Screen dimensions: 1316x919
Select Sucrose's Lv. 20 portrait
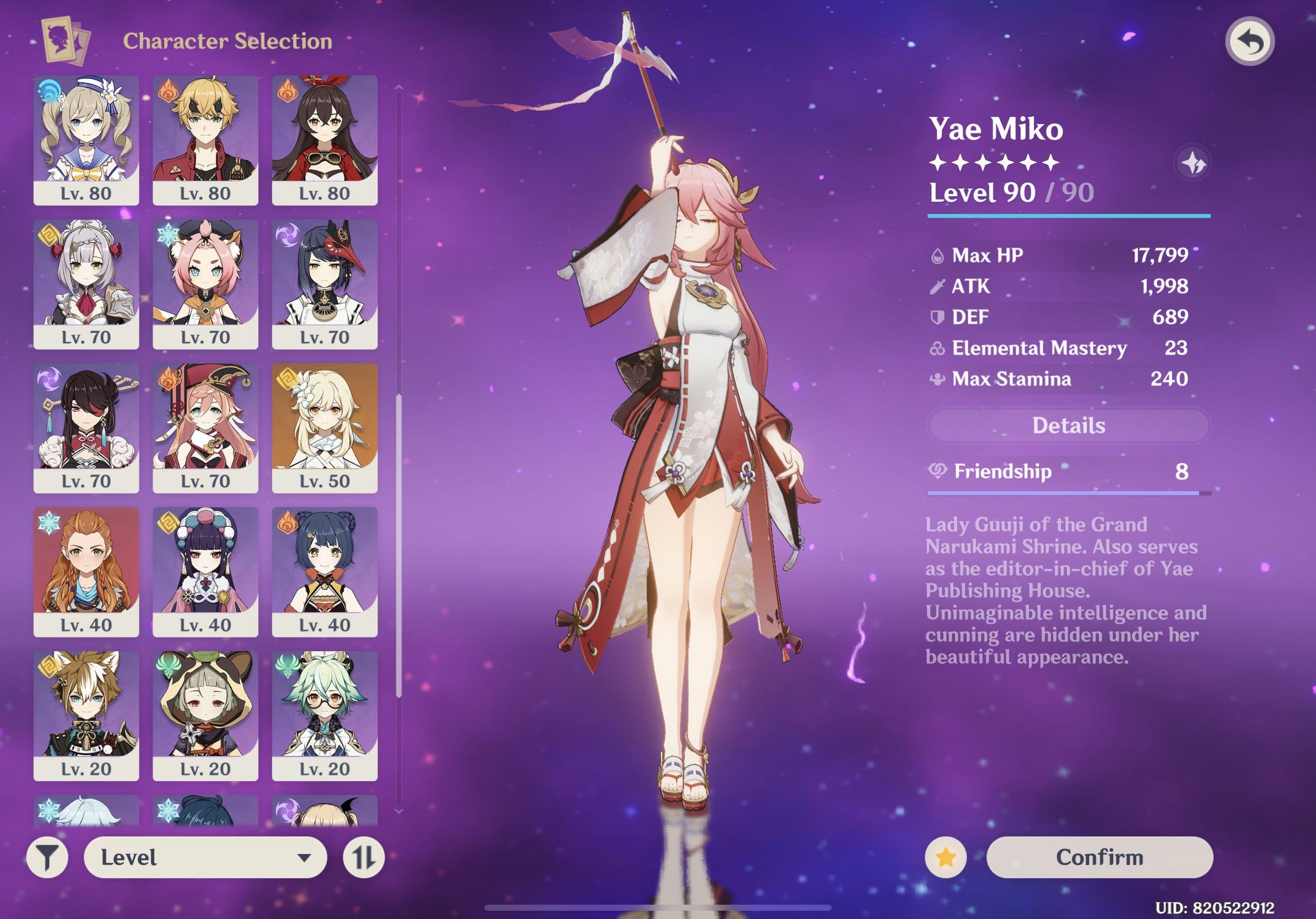point(325,715)
